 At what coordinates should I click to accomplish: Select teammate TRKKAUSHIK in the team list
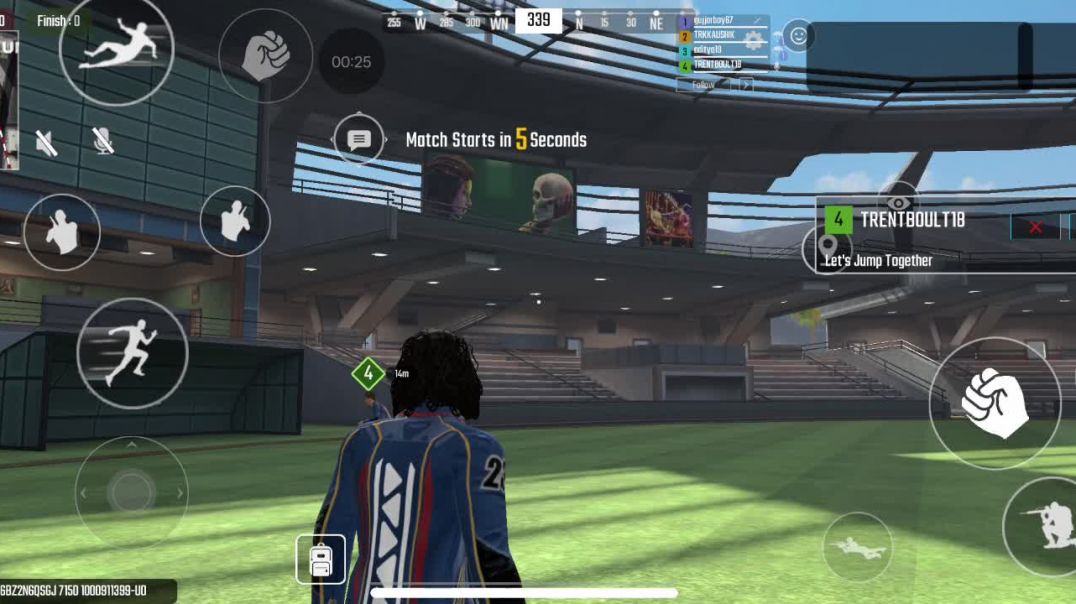pos(714,35)
